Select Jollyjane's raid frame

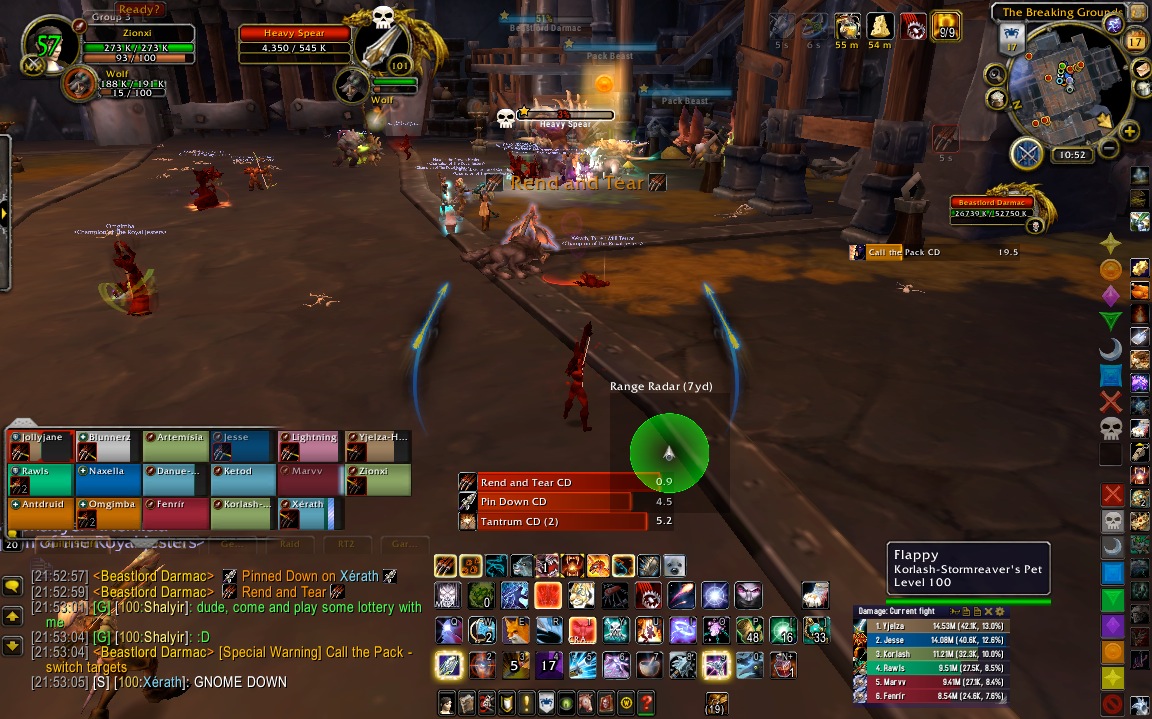click(x=42, y=446)
